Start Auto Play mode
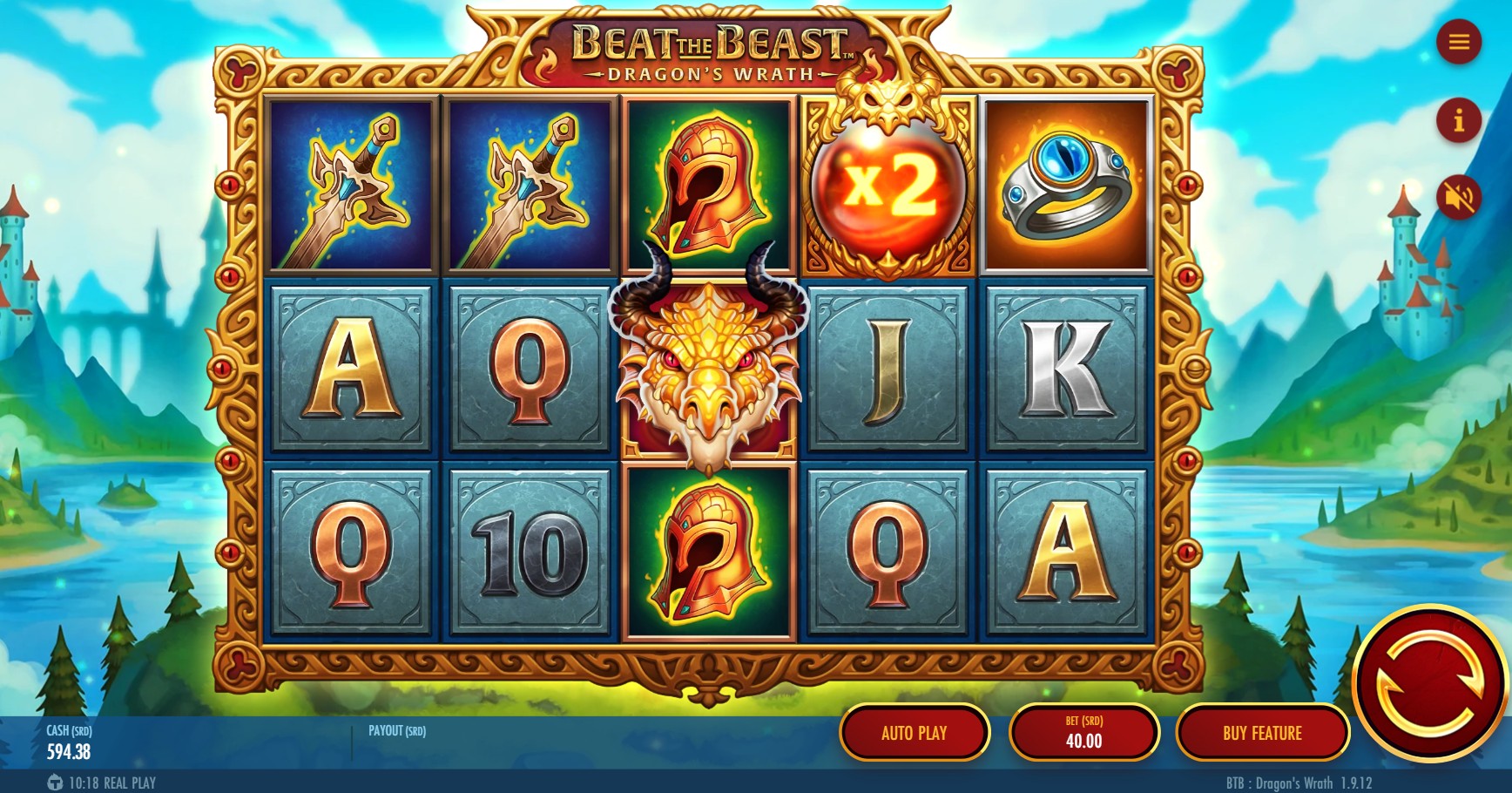Screen dimensions: 1512x793 click(x=915, y=733)
